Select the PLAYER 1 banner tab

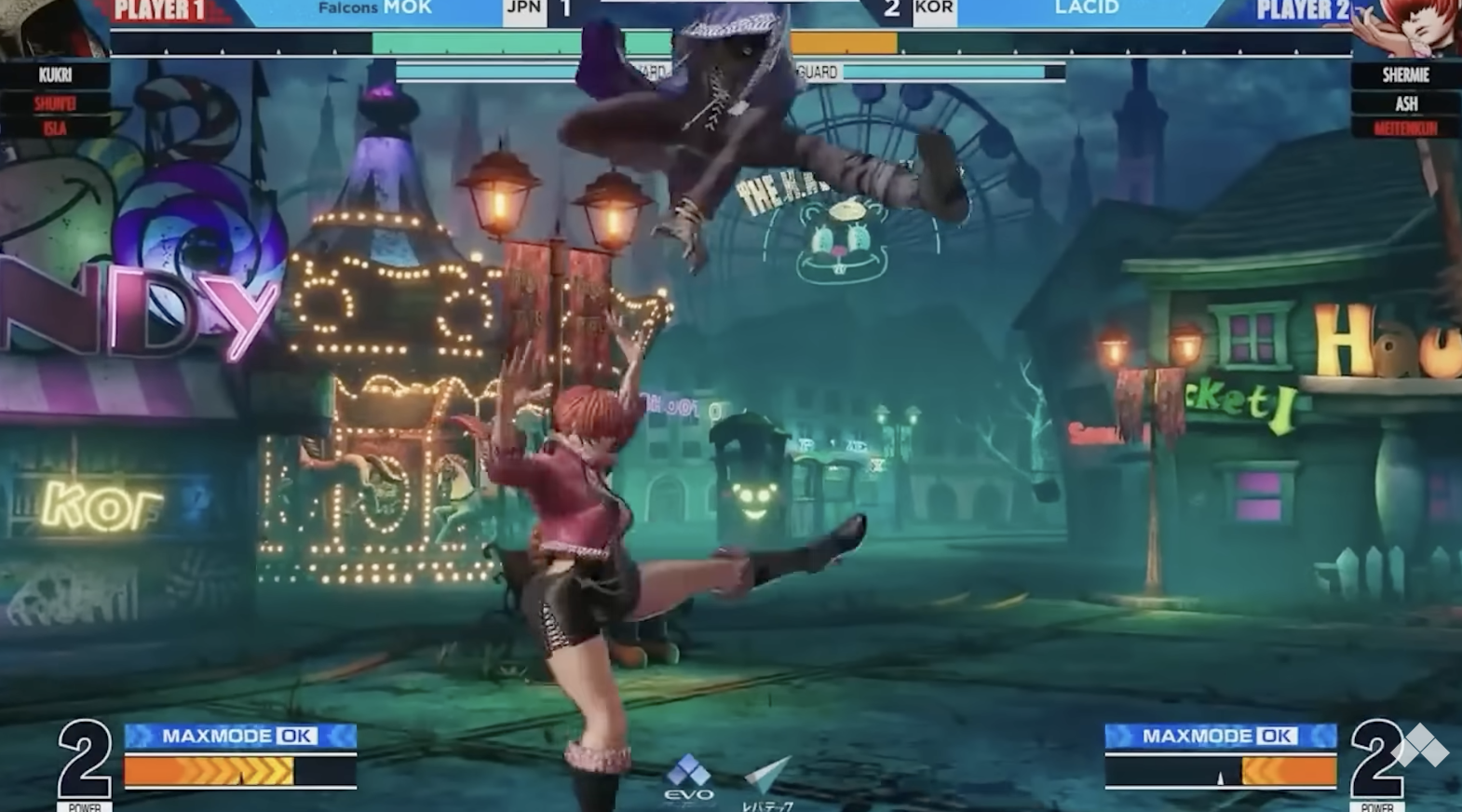tap(158, 11)
